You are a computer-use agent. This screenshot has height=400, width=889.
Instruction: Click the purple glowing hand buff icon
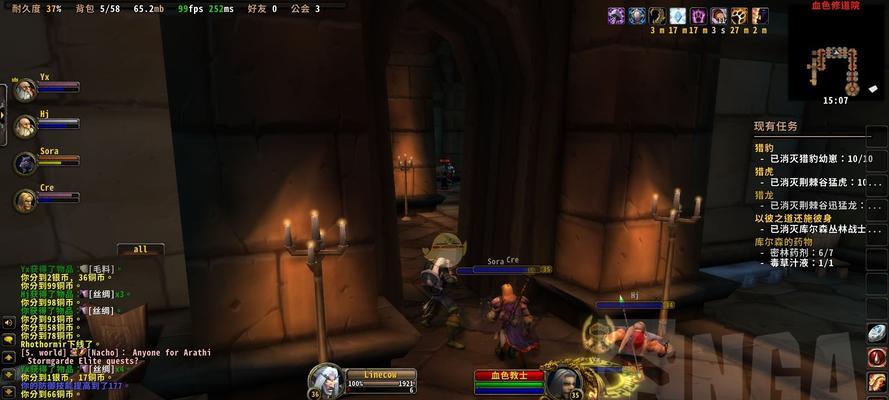coord(698,16)
